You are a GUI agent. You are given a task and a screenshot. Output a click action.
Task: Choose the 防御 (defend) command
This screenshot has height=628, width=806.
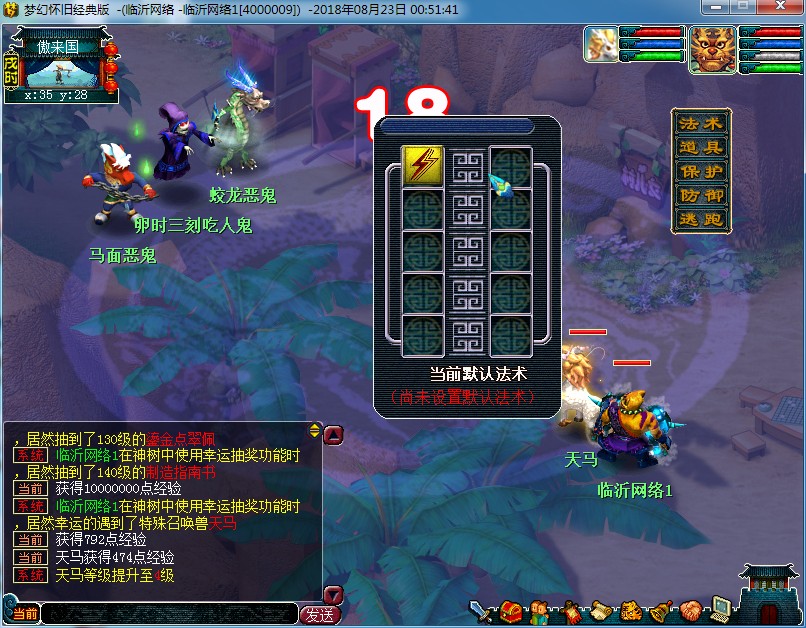[700, 195]
